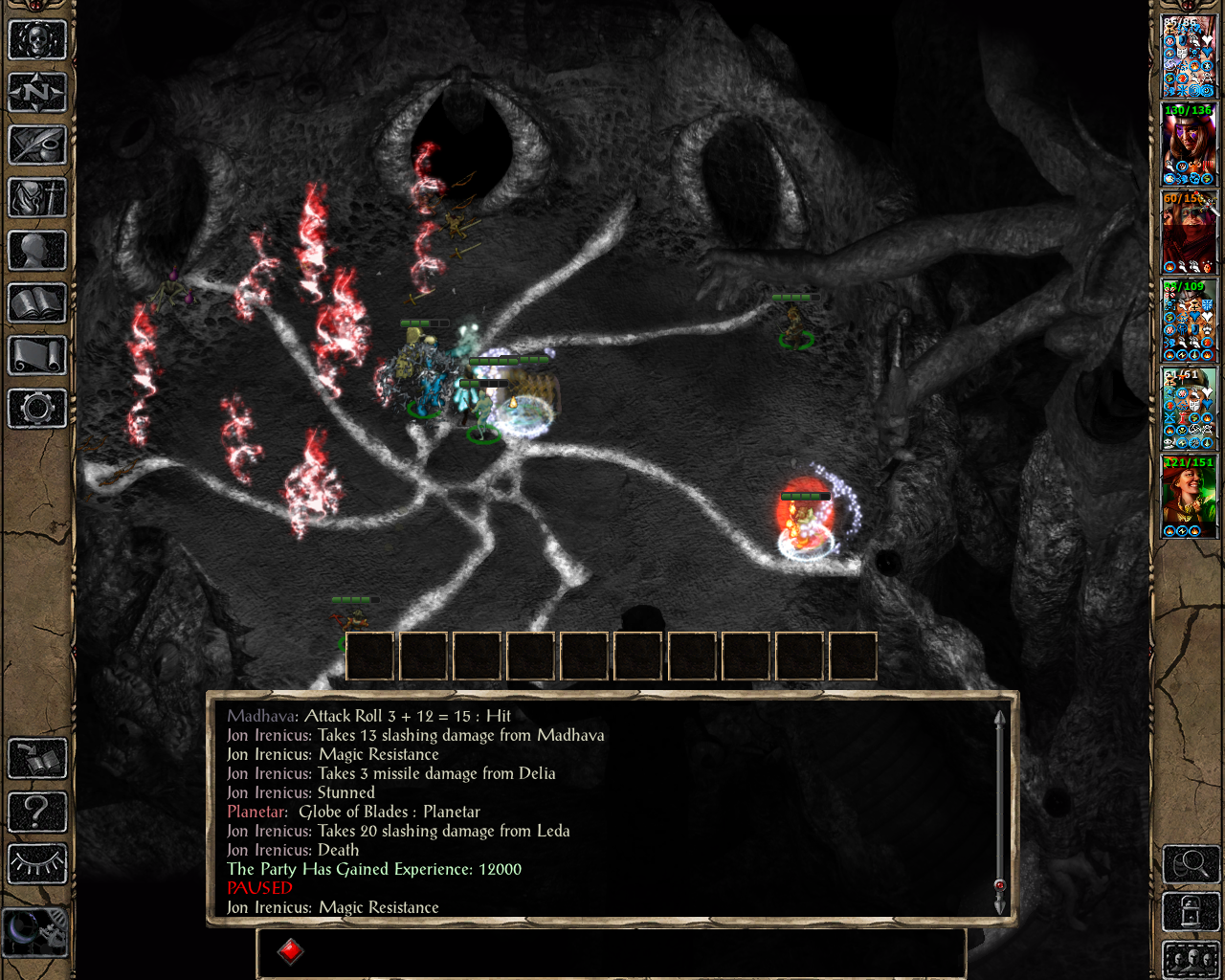Select the red-masked character portrait
This screenshot has height=980, width=1225.
pyautogui.click(x=1189, y=233)
